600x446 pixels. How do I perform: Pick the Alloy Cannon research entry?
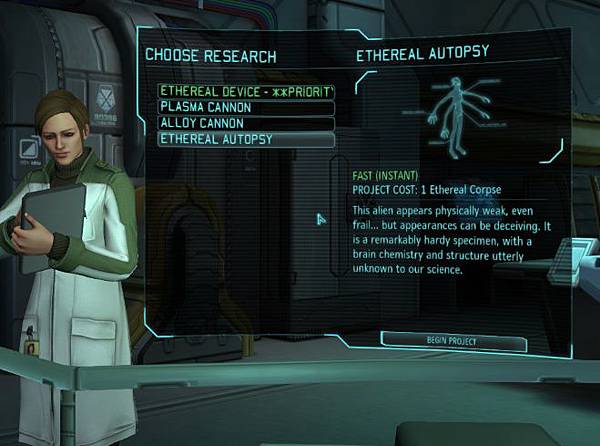coord(245,123)
